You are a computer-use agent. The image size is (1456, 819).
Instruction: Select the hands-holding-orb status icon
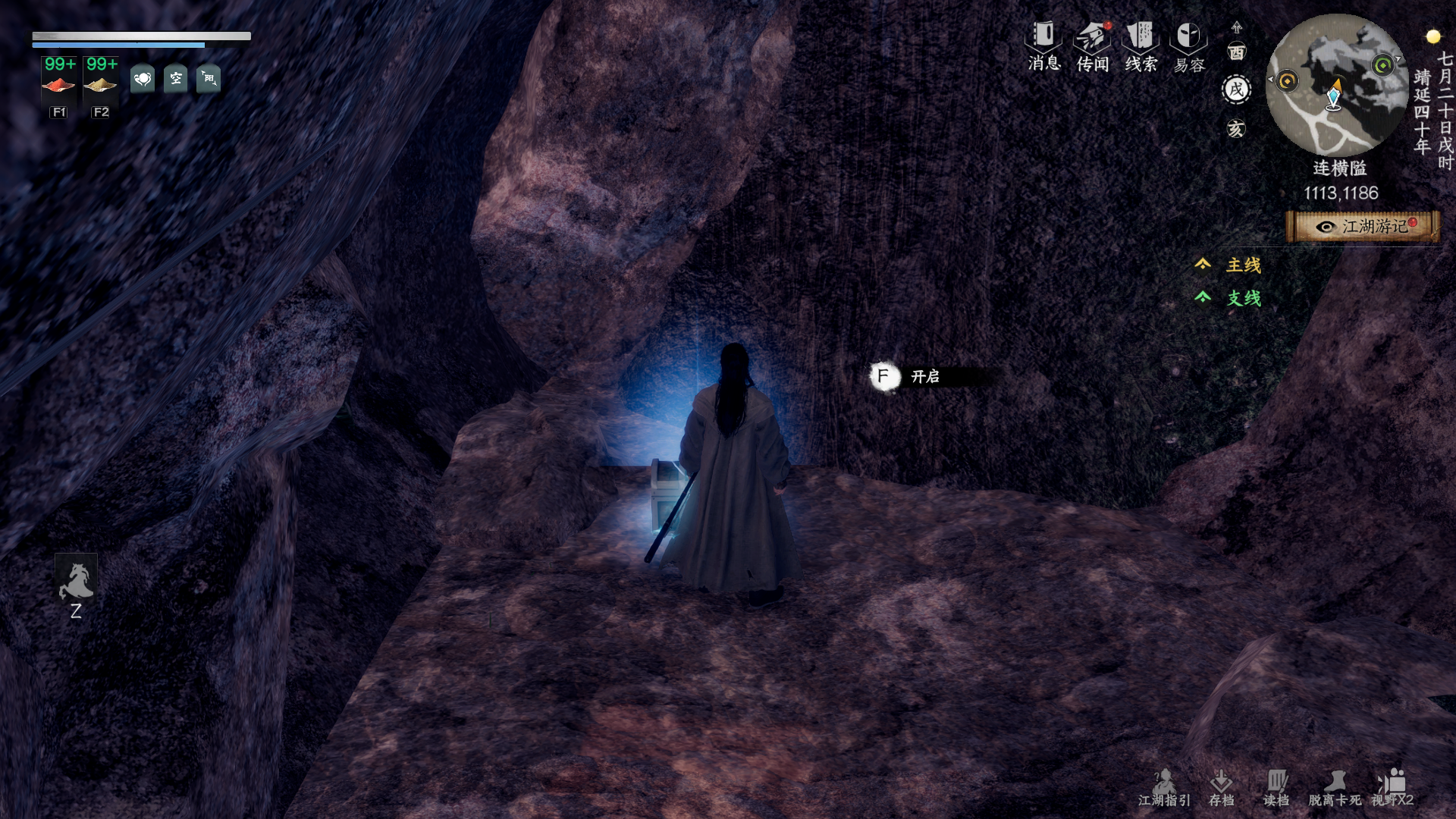[x=143, y=78]
